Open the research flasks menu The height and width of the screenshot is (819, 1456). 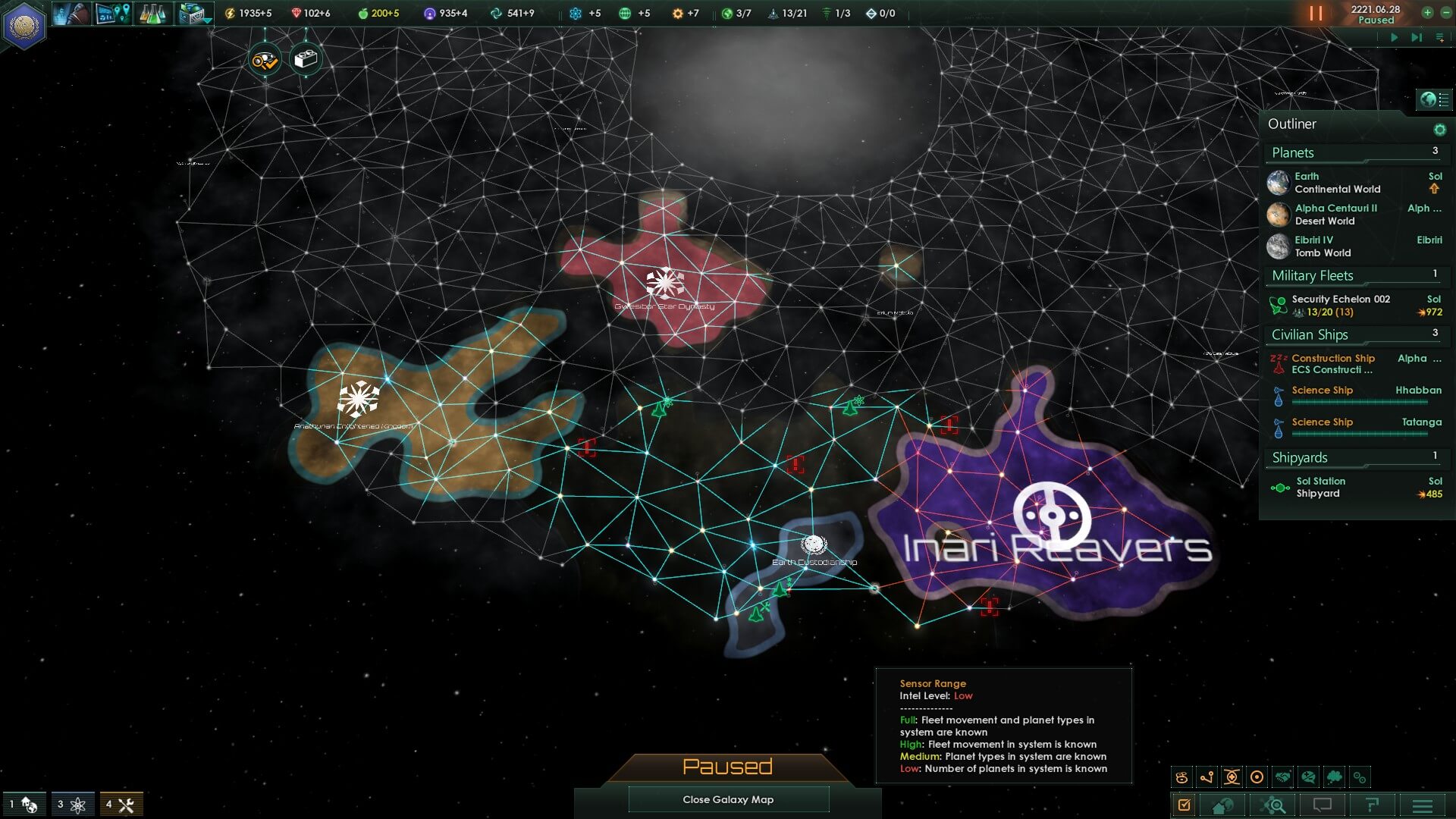[152, 14]
